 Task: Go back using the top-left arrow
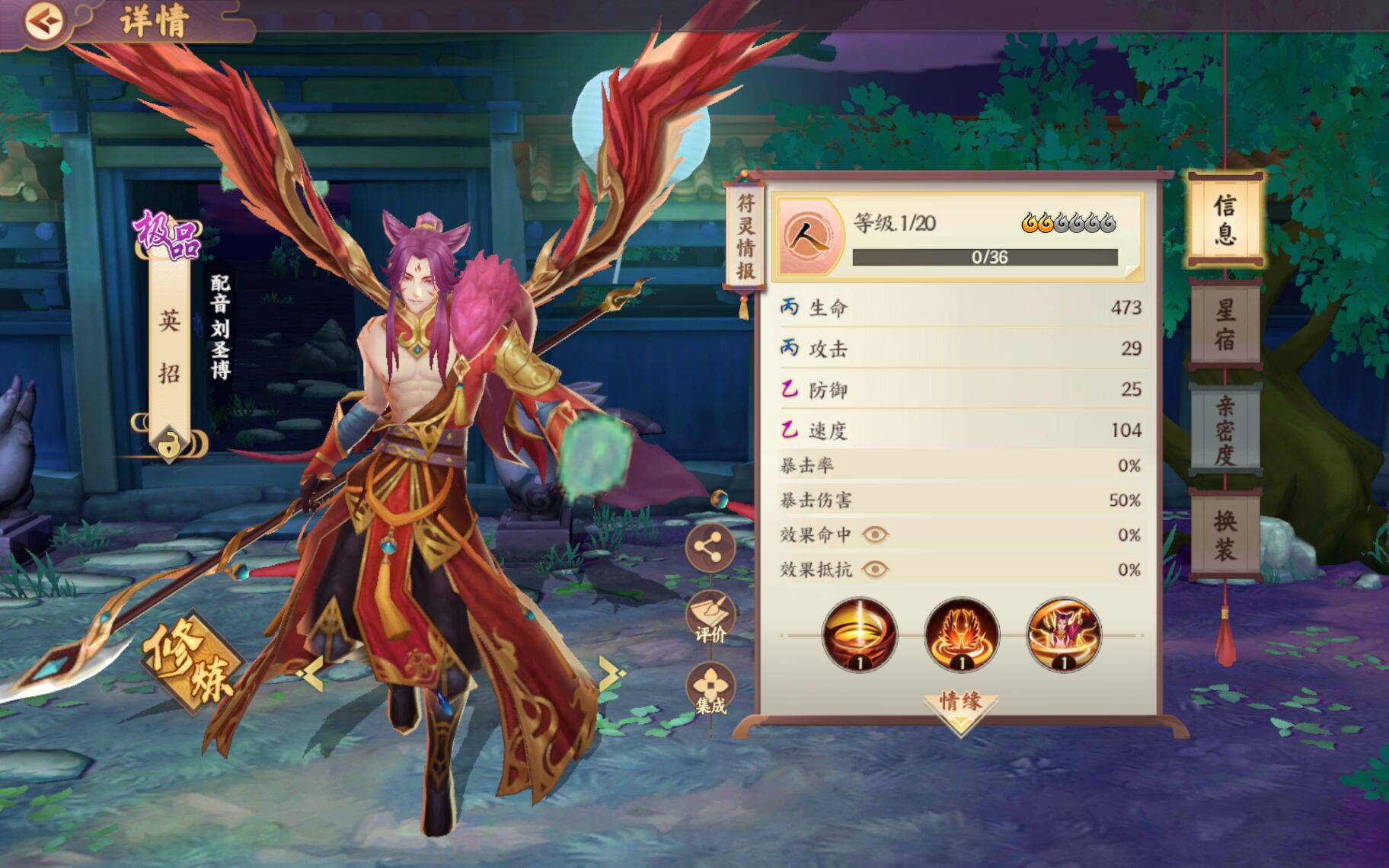coord(43,21)
